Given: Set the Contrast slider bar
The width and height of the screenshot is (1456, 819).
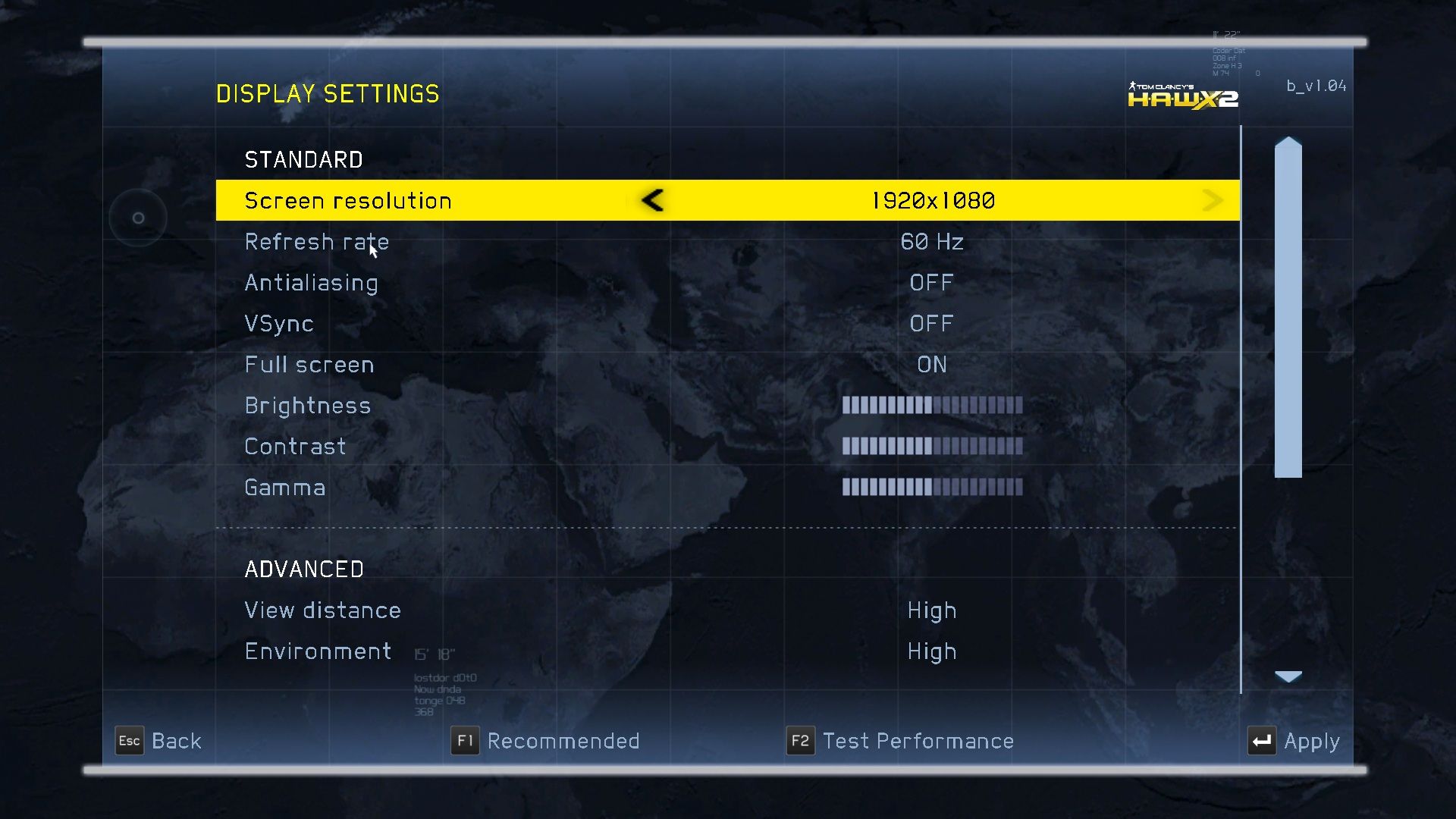Looking at the screenshot, I should (932, 447).
